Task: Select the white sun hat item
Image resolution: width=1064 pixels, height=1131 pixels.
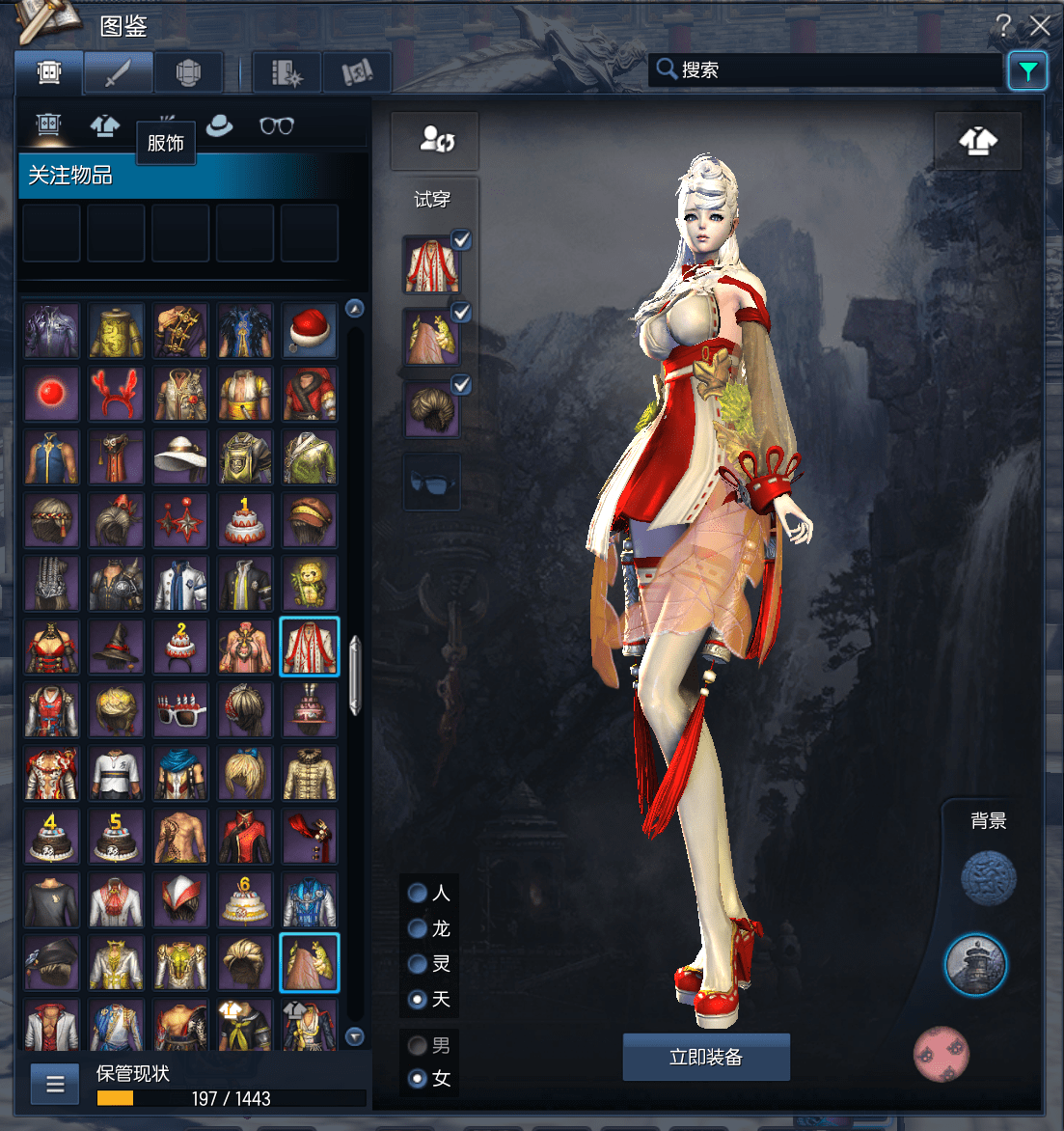Action: [180, 457]
